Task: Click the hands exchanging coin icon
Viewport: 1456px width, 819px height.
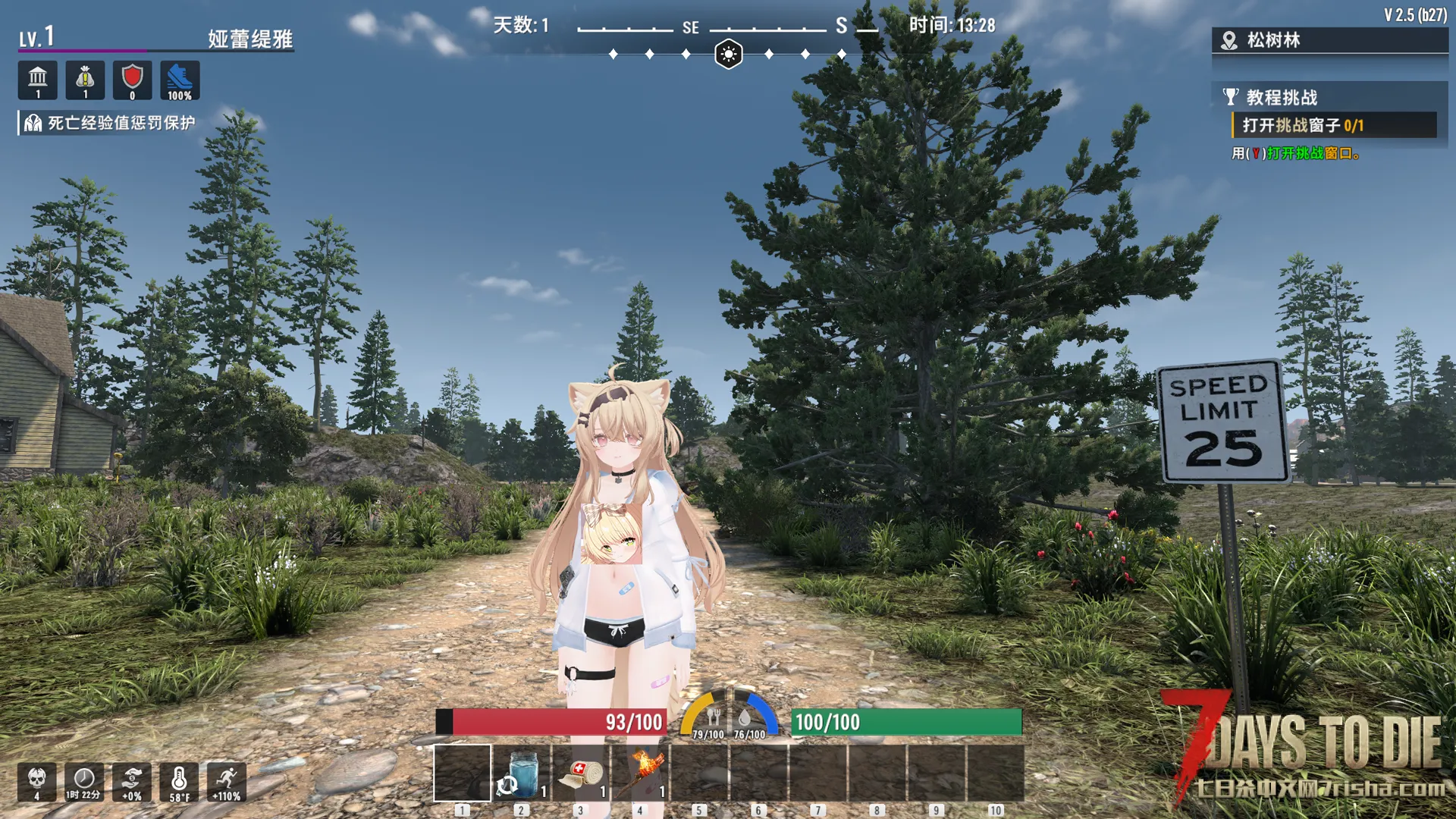Action: (x=132, y=781)
